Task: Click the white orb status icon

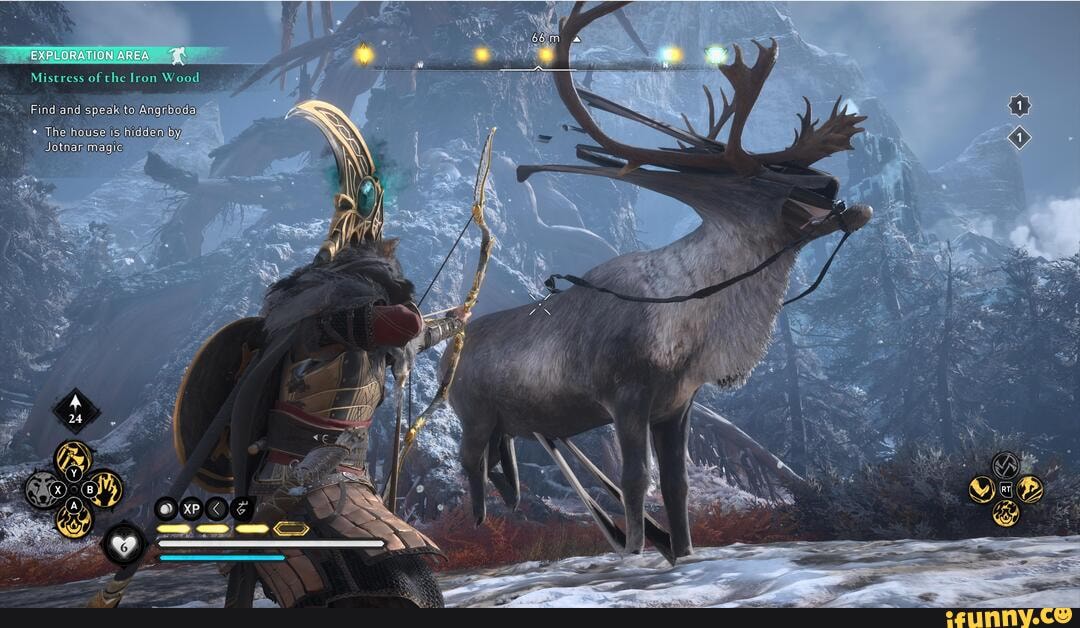Action: click(x=166, y=508)
